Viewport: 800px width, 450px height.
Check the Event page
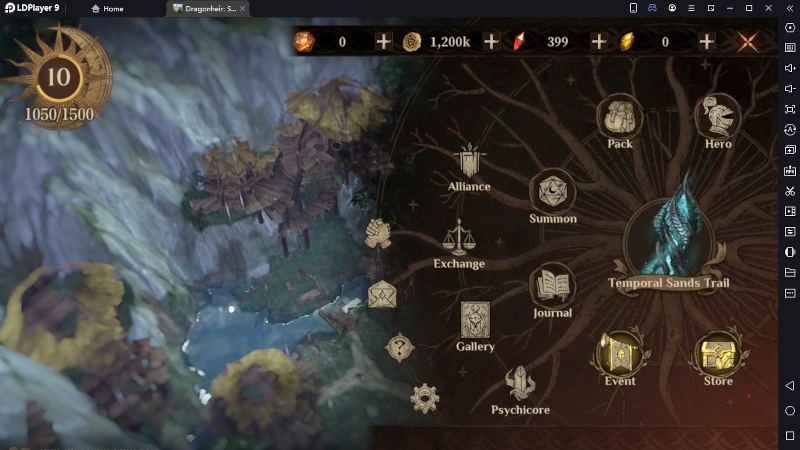(619, 354)
